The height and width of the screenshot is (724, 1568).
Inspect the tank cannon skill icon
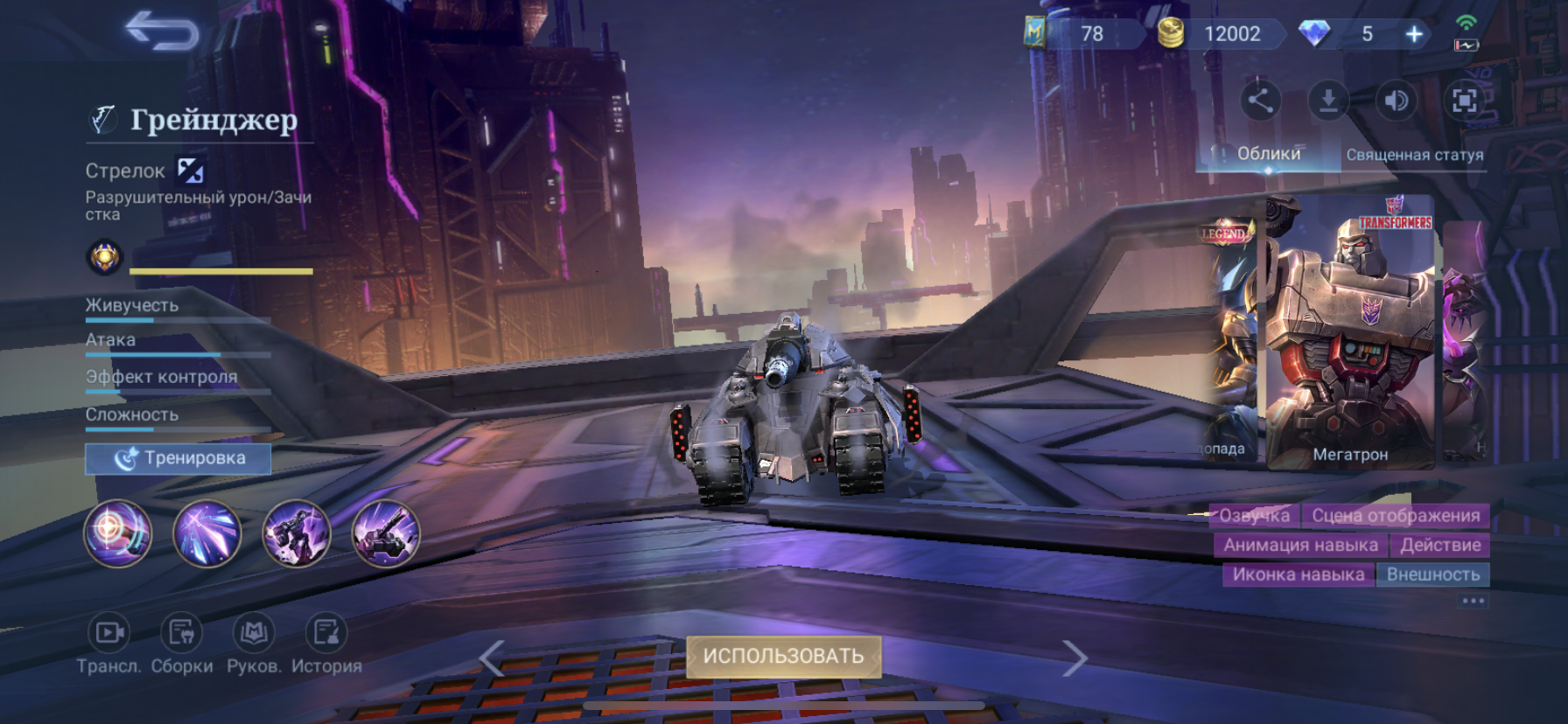pos(386,533)
